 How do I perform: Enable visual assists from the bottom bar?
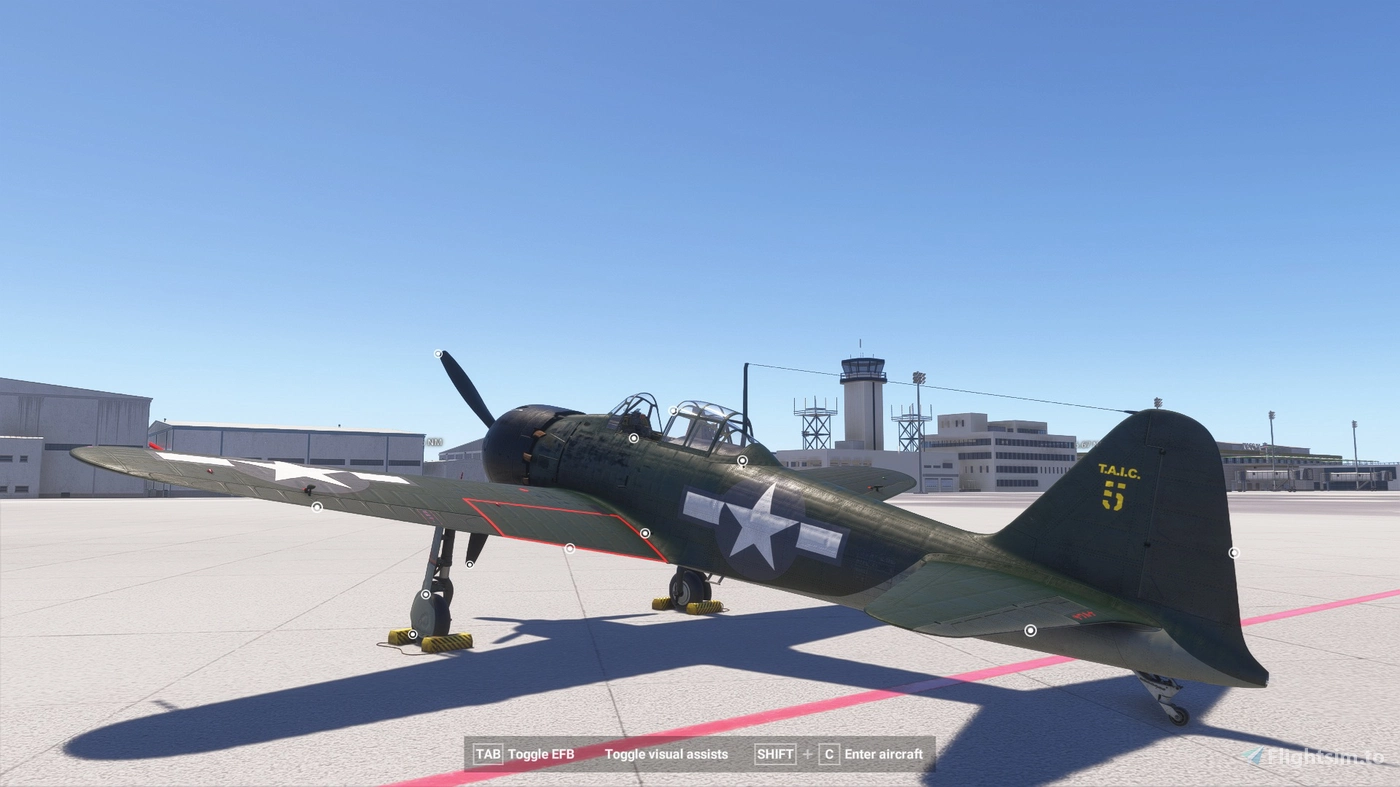click(x=668, y=754)
